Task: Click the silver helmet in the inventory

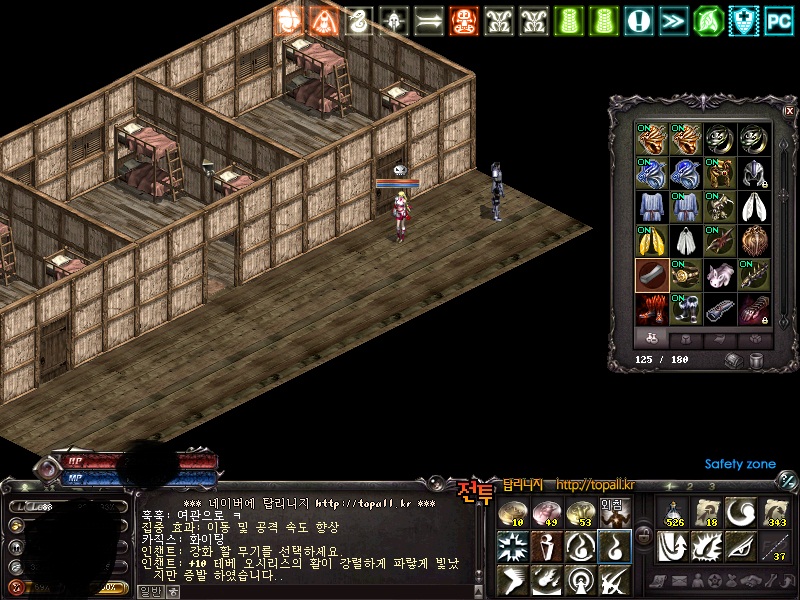Action: pos(754,173)
